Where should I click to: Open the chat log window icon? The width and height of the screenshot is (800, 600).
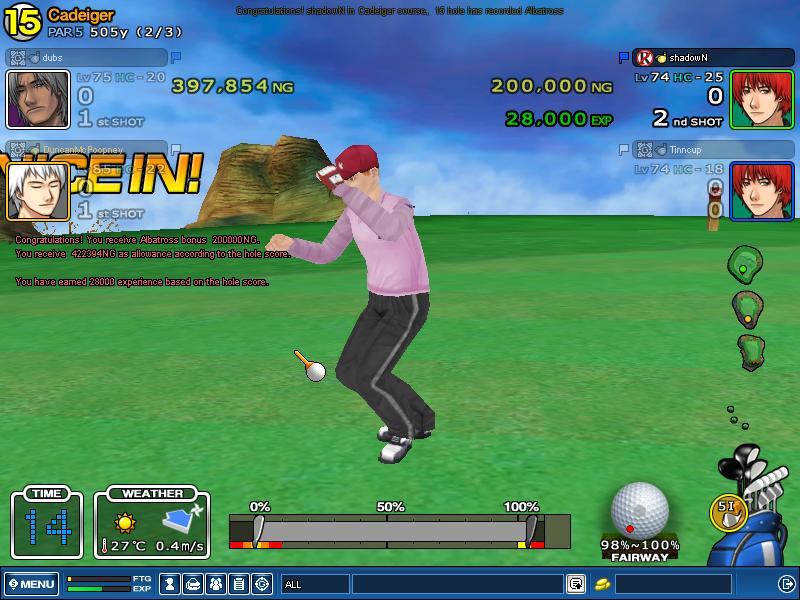point(576,583)
